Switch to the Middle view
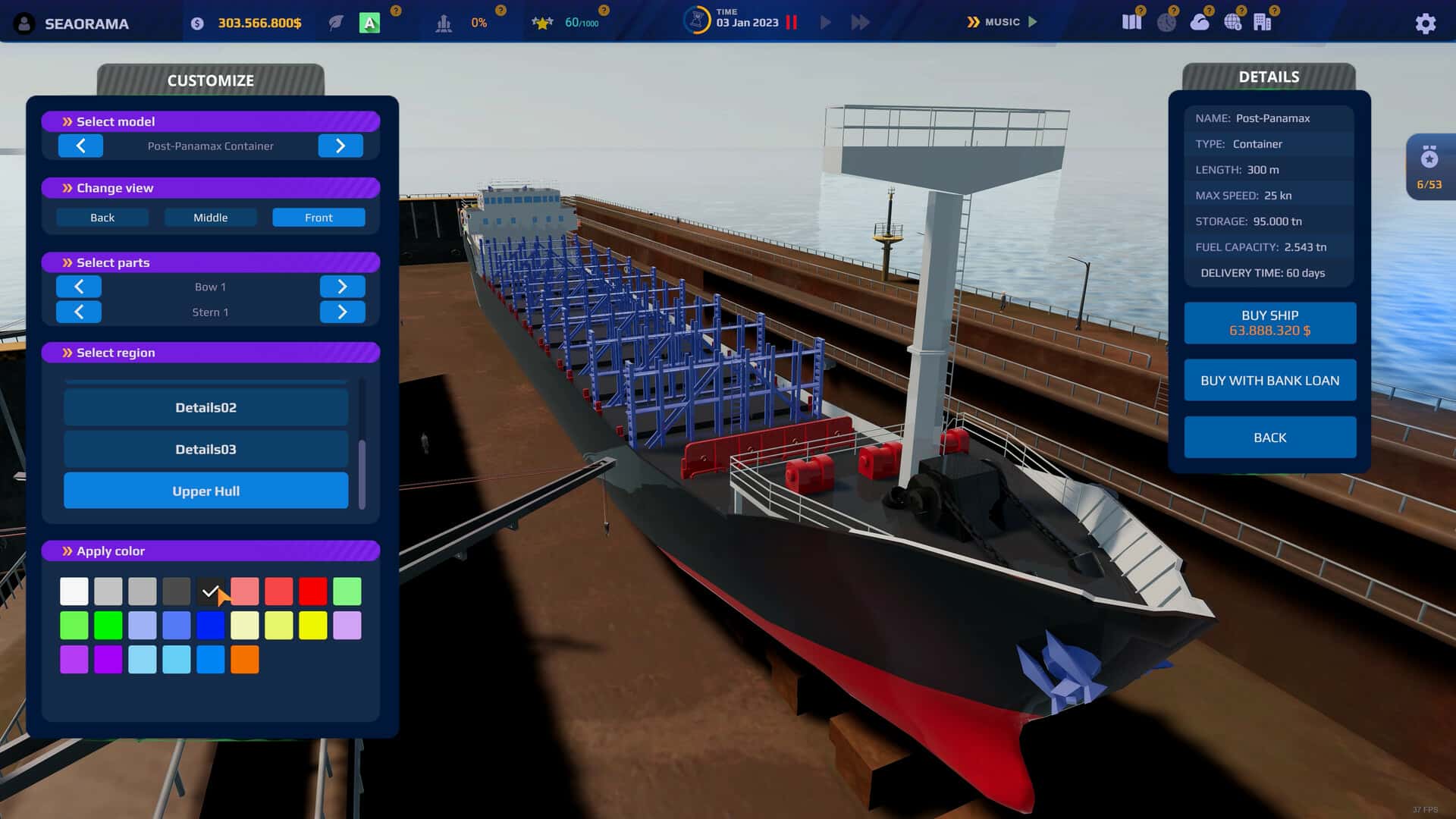This screenshot has height=819, width=1456. pos(210,217)
